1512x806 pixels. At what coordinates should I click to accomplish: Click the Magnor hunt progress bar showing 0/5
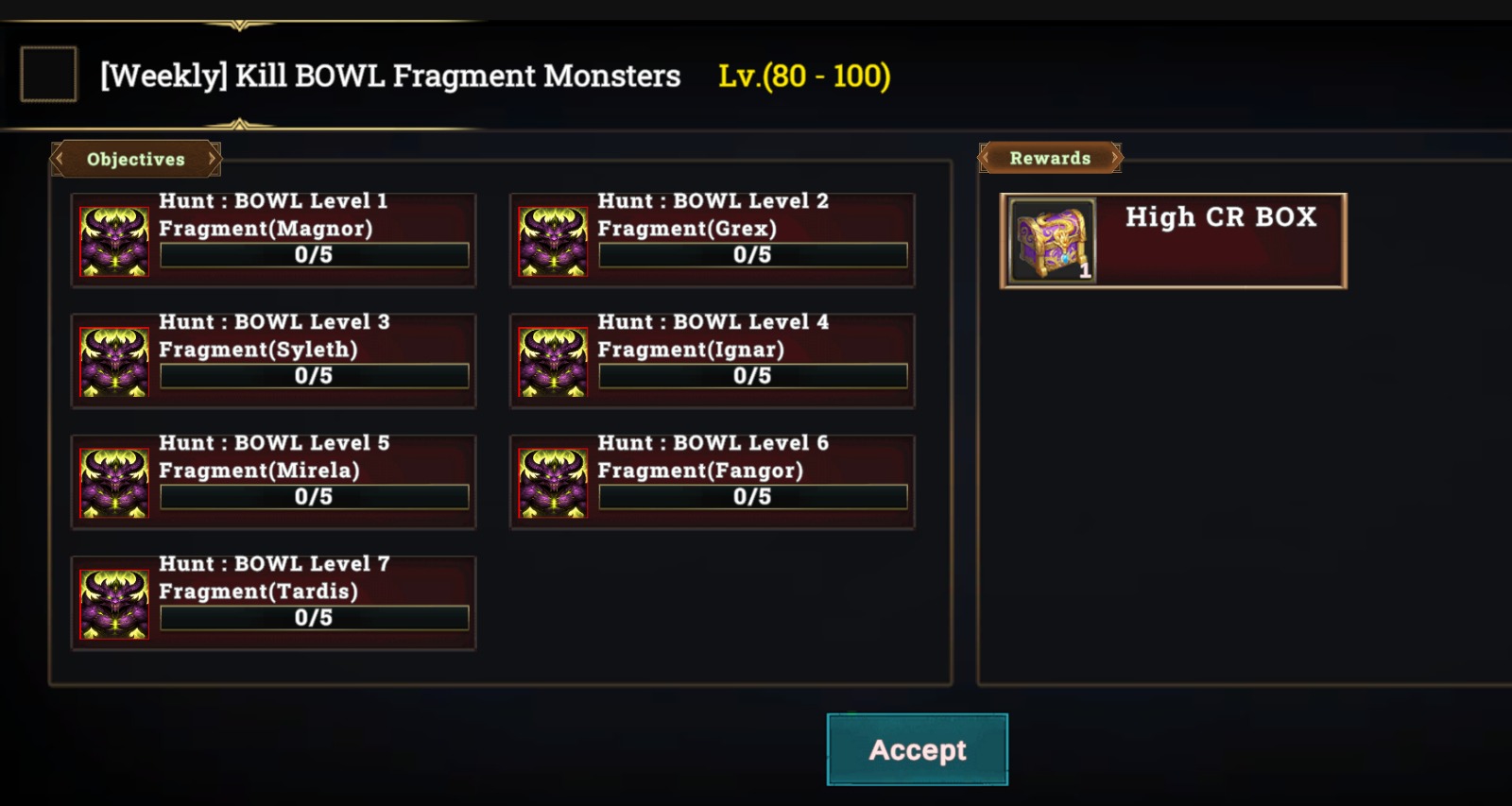point(314,254)
